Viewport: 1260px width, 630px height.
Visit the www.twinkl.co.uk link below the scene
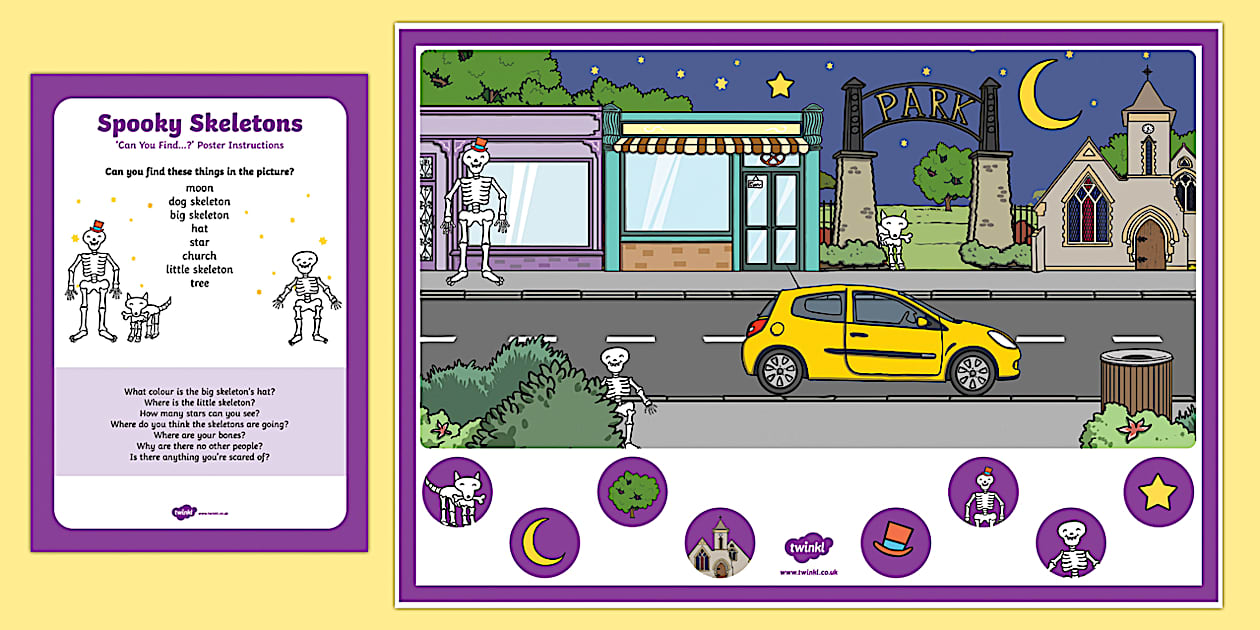click(808, 572)
